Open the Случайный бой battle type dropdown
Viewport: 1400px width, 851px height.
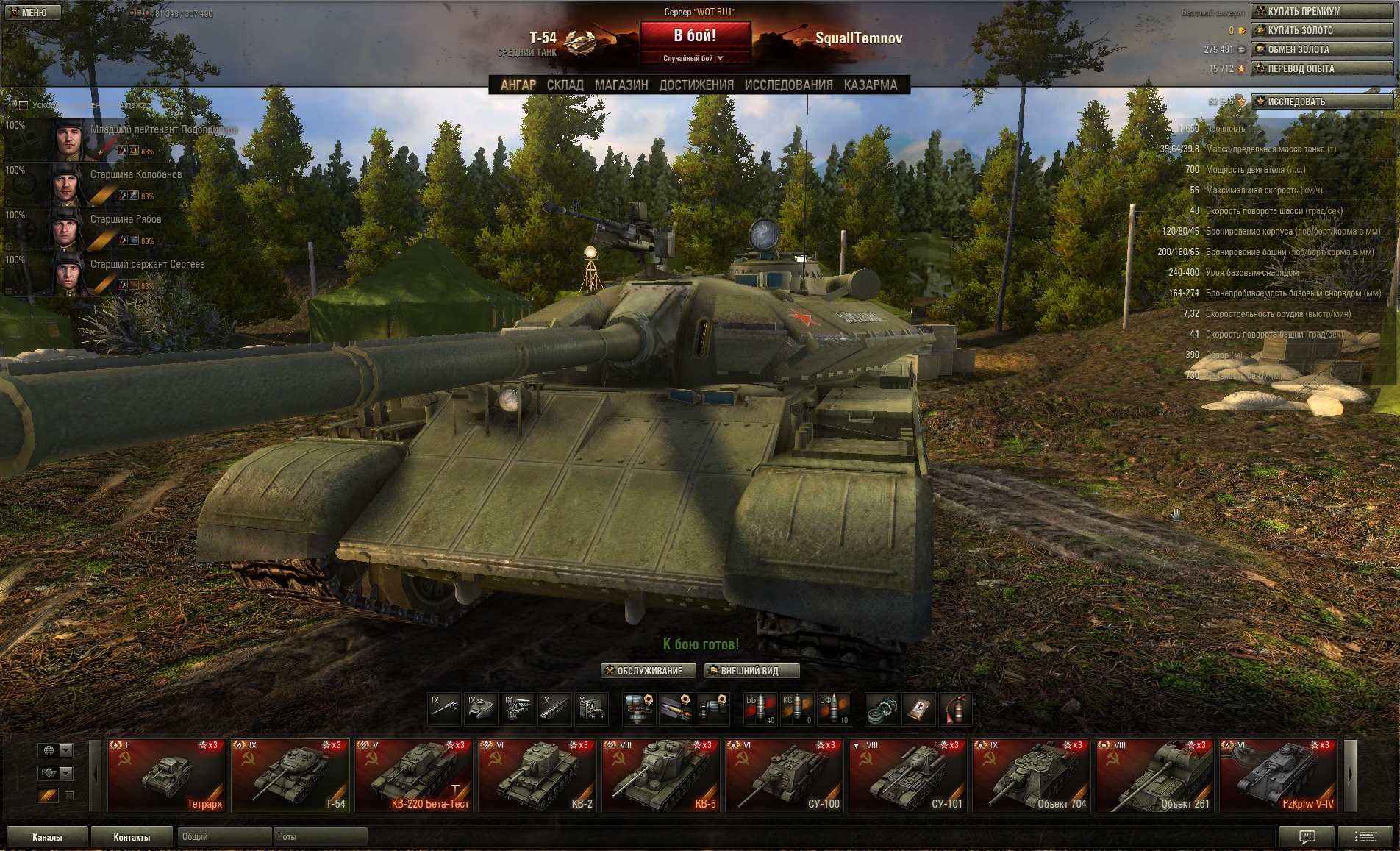point(695,58)
